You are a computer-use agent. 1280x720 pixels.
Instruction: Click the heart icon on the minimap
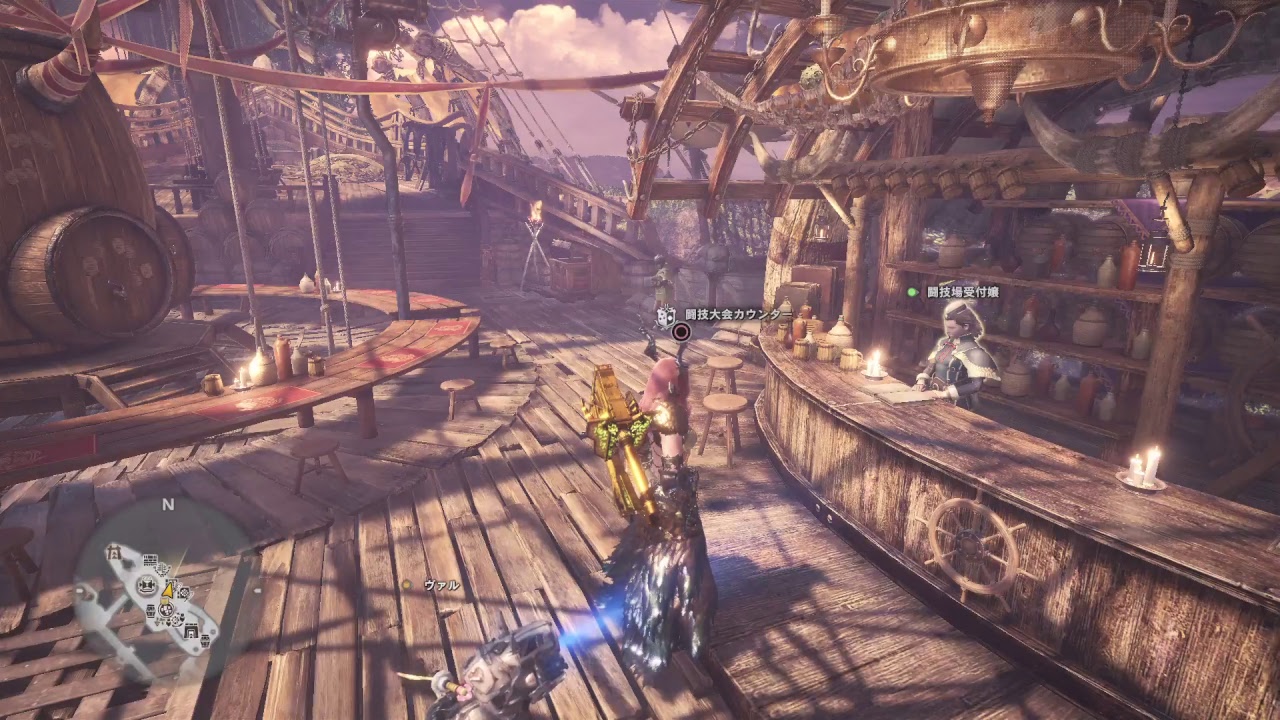pos(168,623)
